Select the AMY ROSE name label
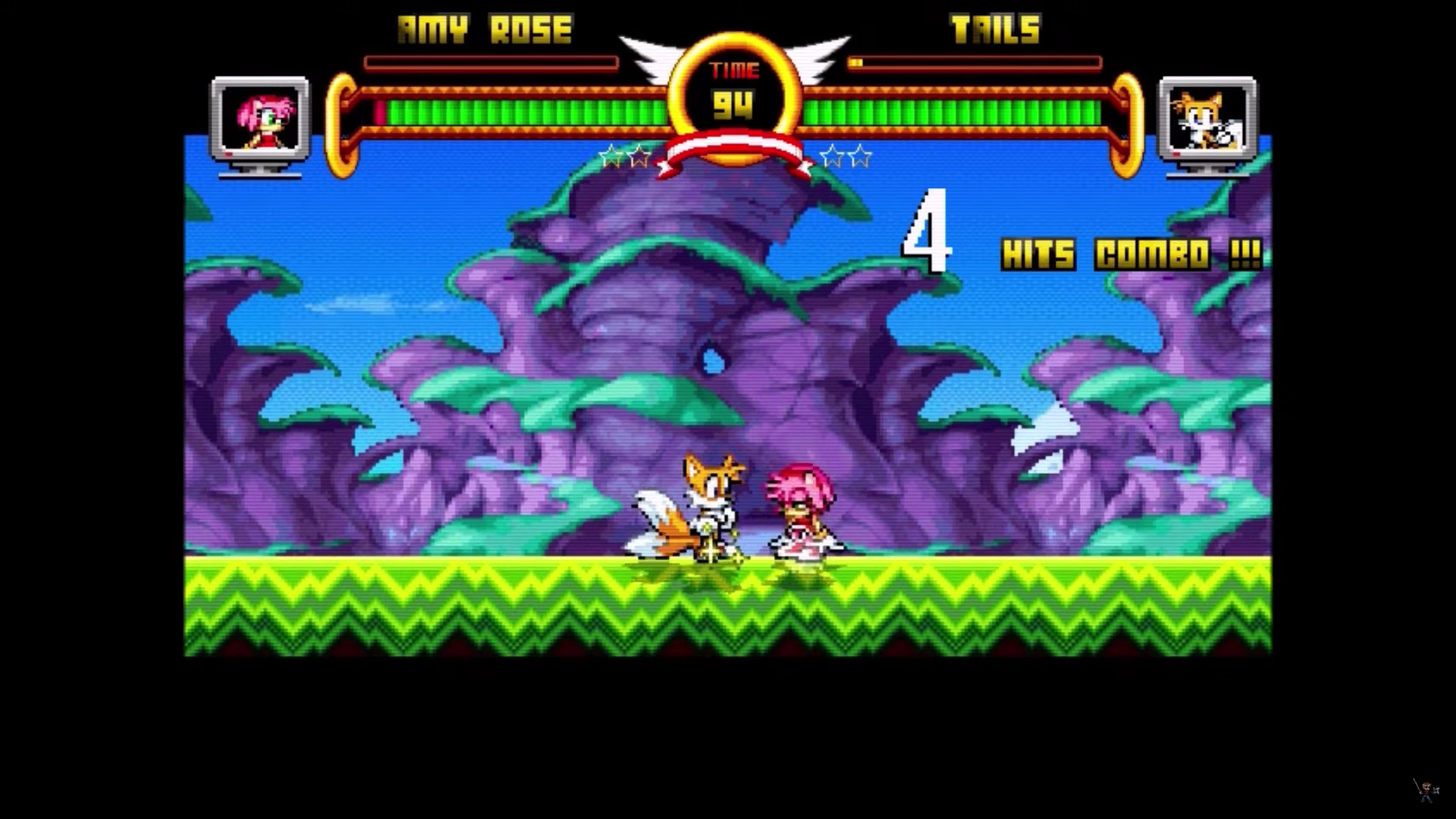The image size is (1456, 819). pos(483,29)
